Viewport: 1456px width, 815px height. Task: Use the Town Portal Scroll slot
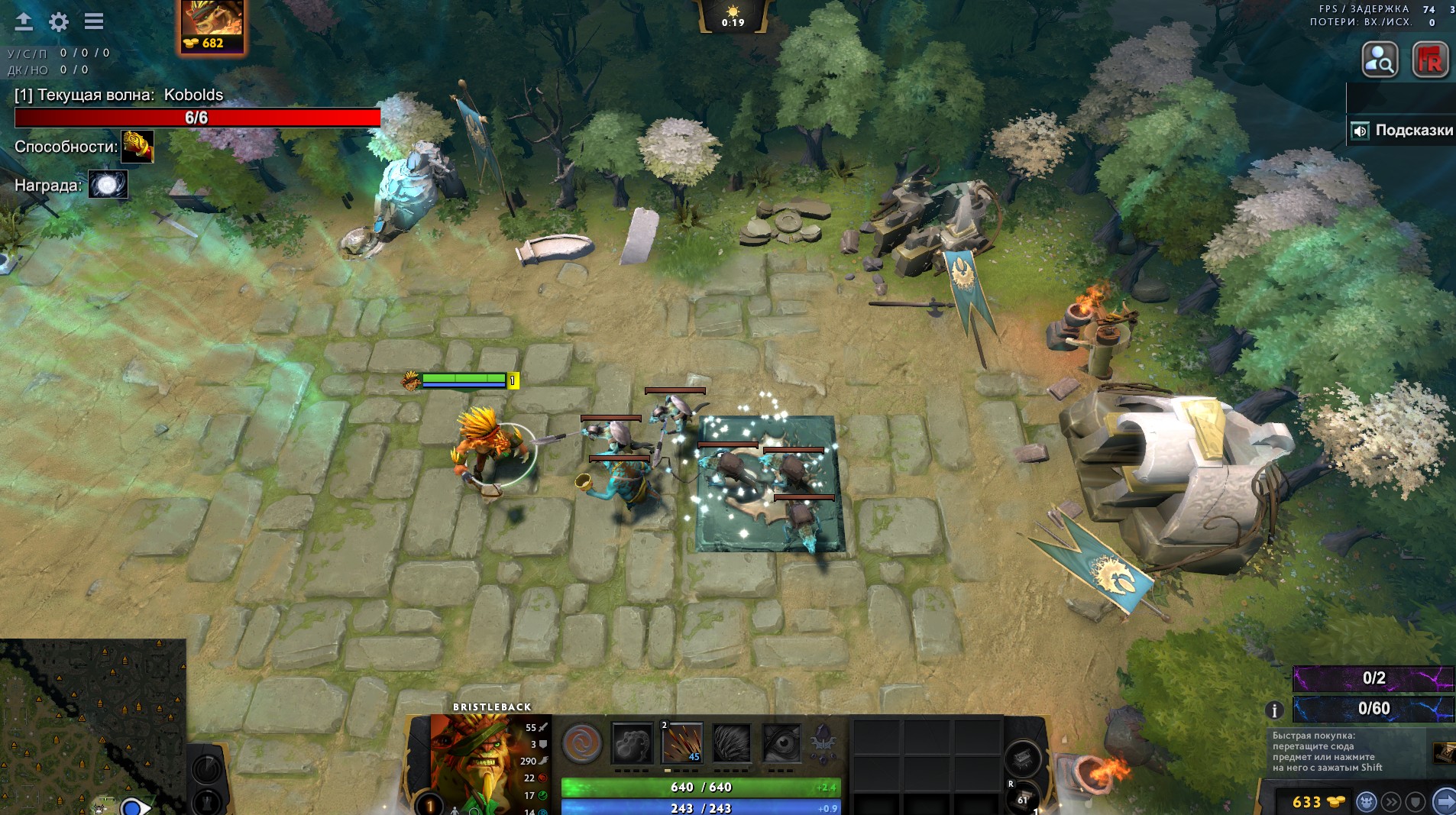click(x=1024, y=800)
